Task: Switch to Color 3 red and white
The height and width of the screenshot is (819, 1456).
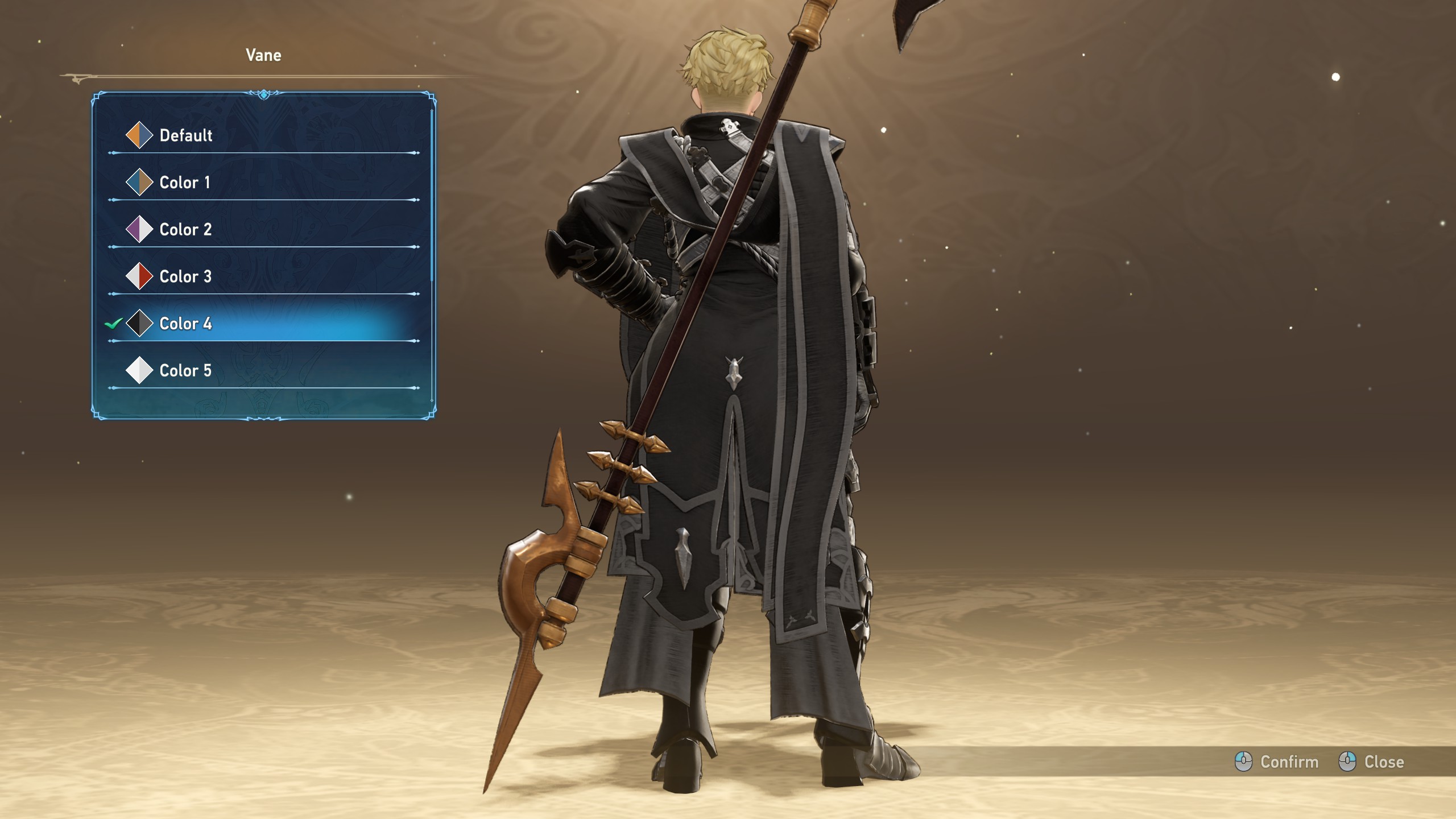Action: [x=185, y=277]
